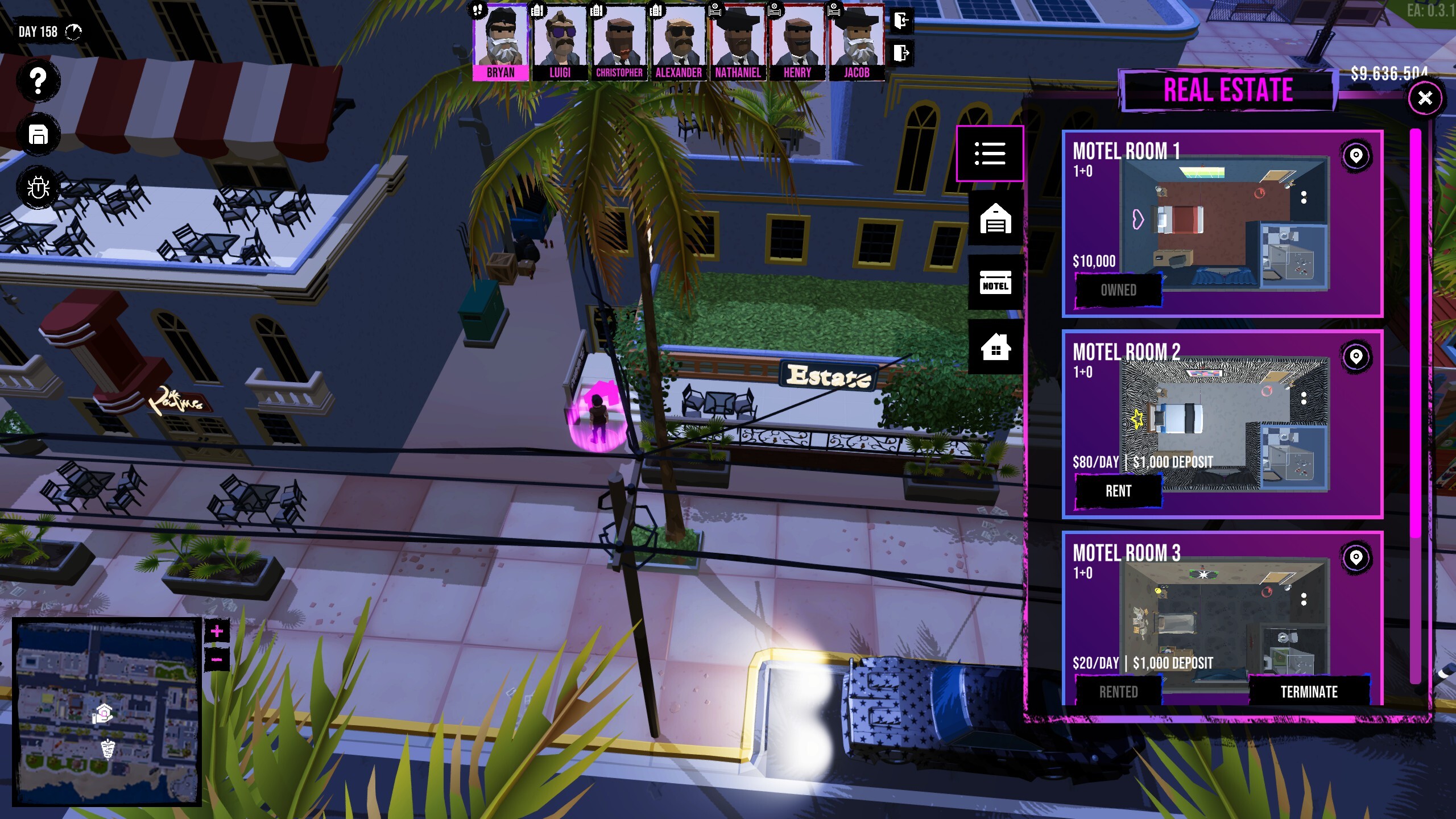Click the map pin on Motel Room 1
The image size is (1456, 819).
click(1356, 156)
